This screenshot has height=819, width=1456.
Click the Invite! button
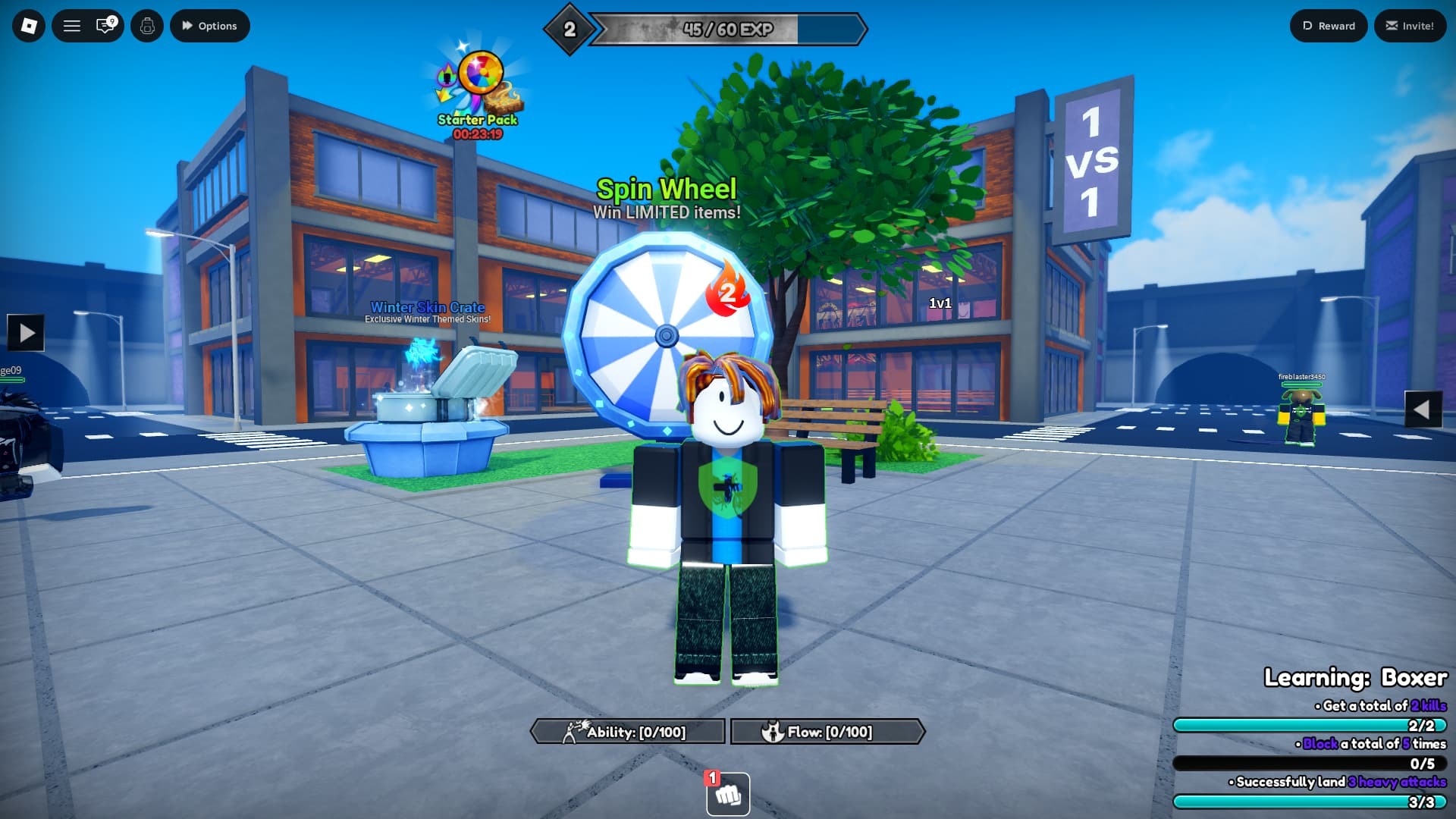(1410, 25)
